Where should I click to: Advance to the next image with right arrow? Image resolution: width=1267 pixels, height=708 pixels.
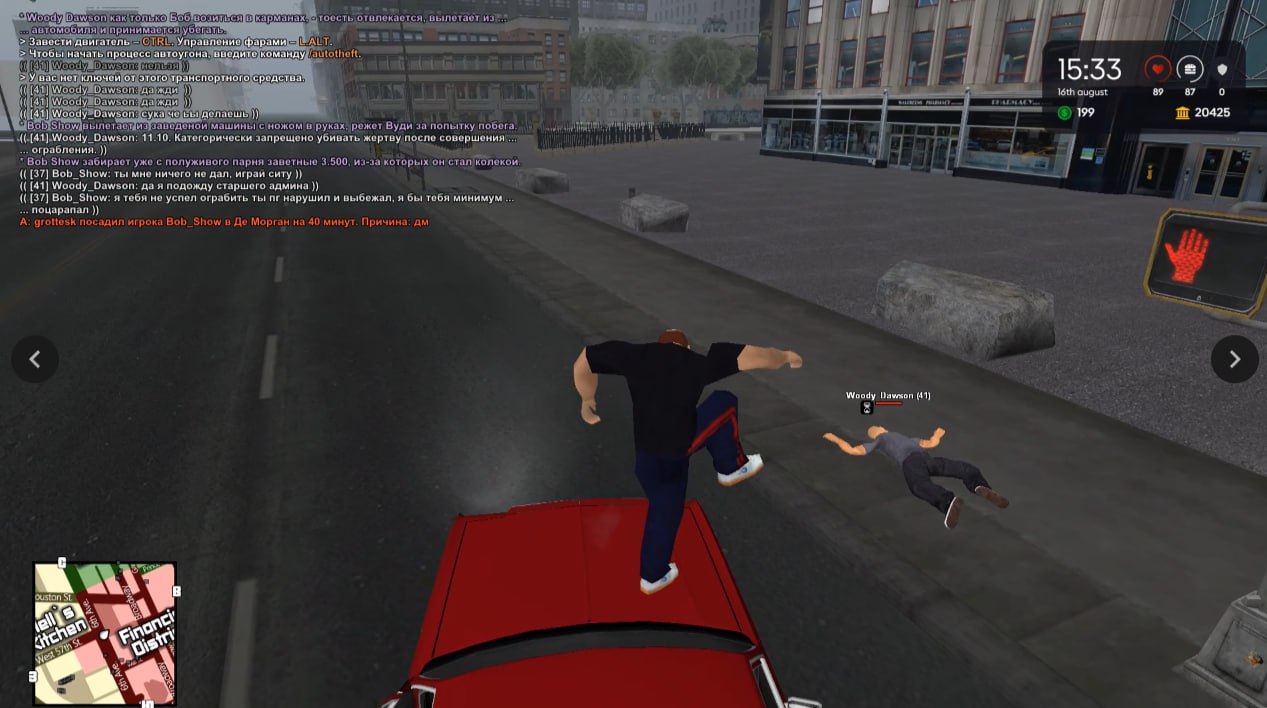click(1234, 359)
